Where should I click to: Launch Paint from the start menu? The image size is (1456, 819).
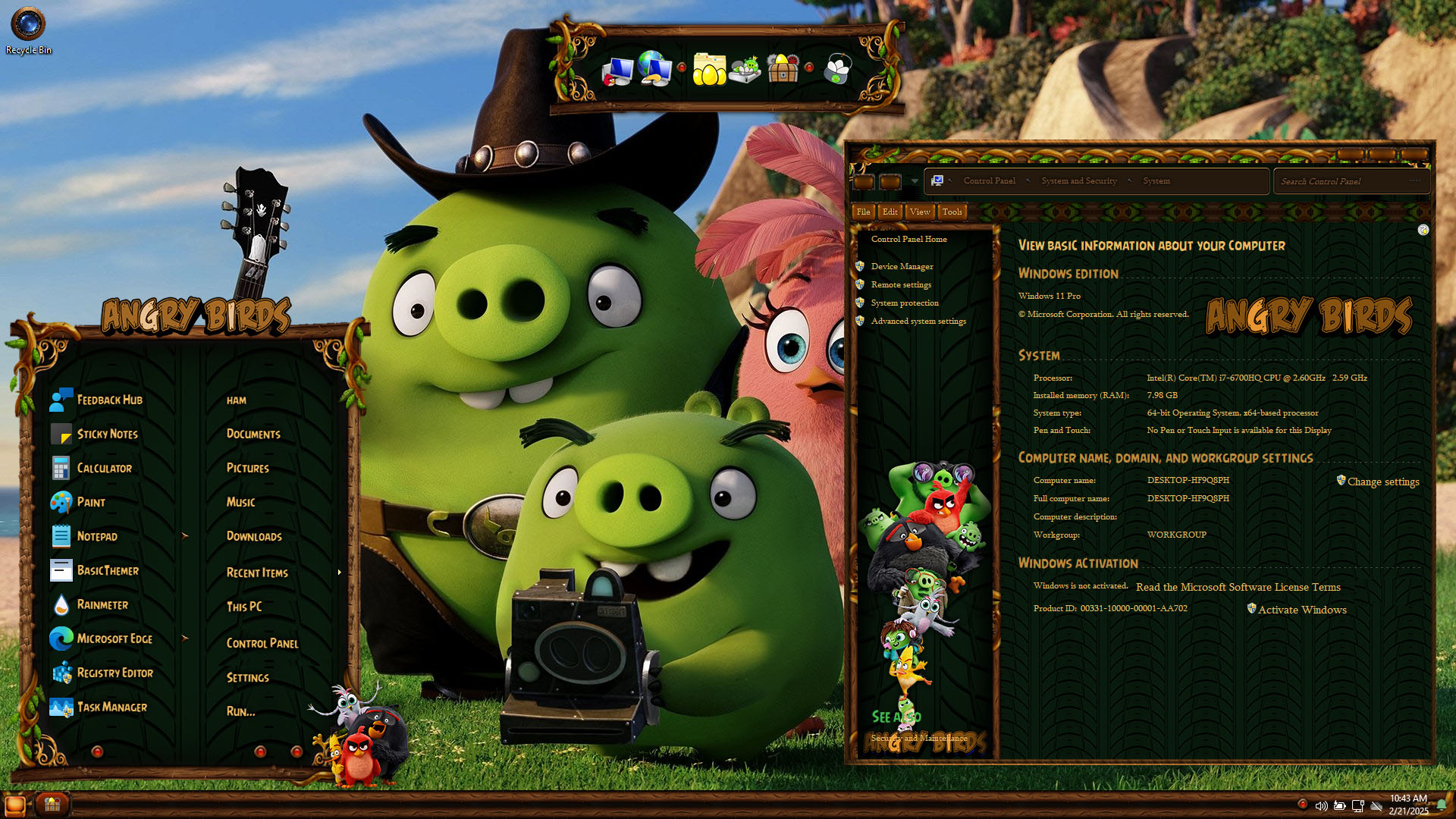(90, 503)
